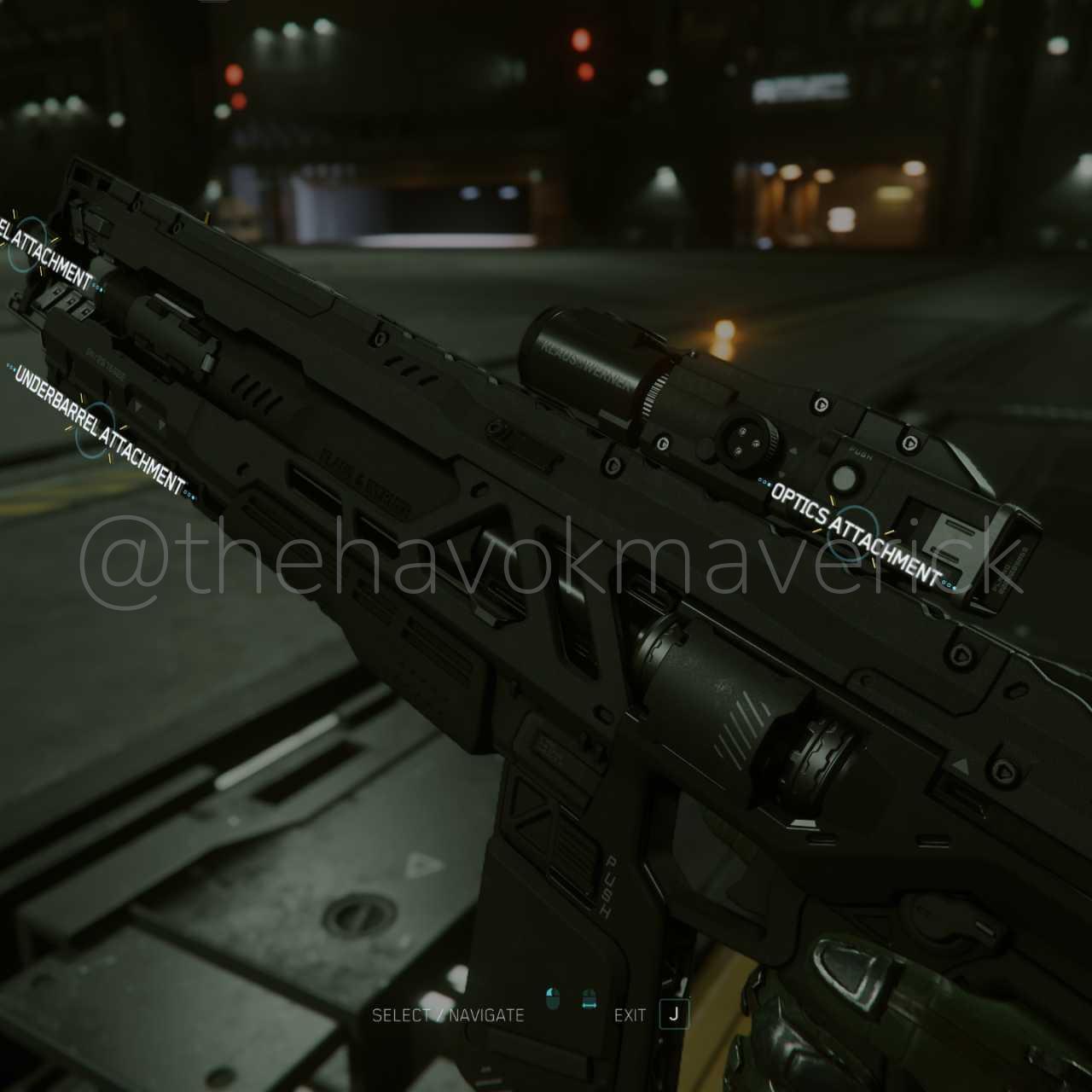Choose the Underbarrel Attachment slot marker

[97, 429]
